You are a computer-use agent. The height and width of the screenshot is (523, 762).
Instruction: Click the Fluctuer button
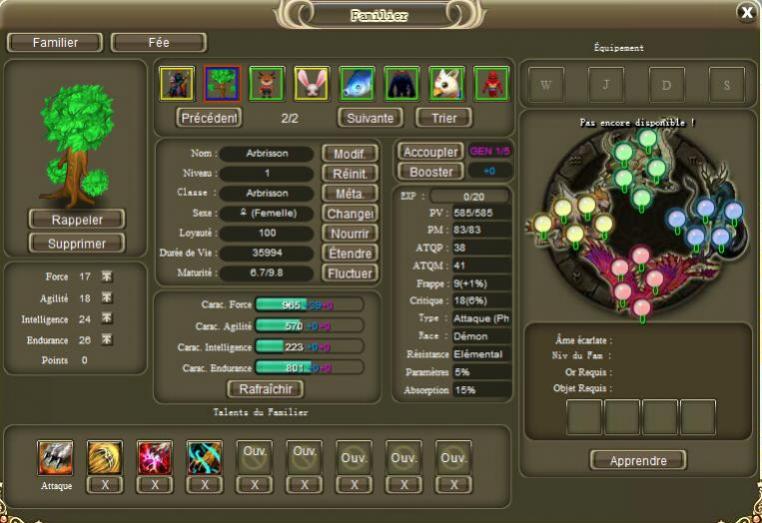(349, 273)
